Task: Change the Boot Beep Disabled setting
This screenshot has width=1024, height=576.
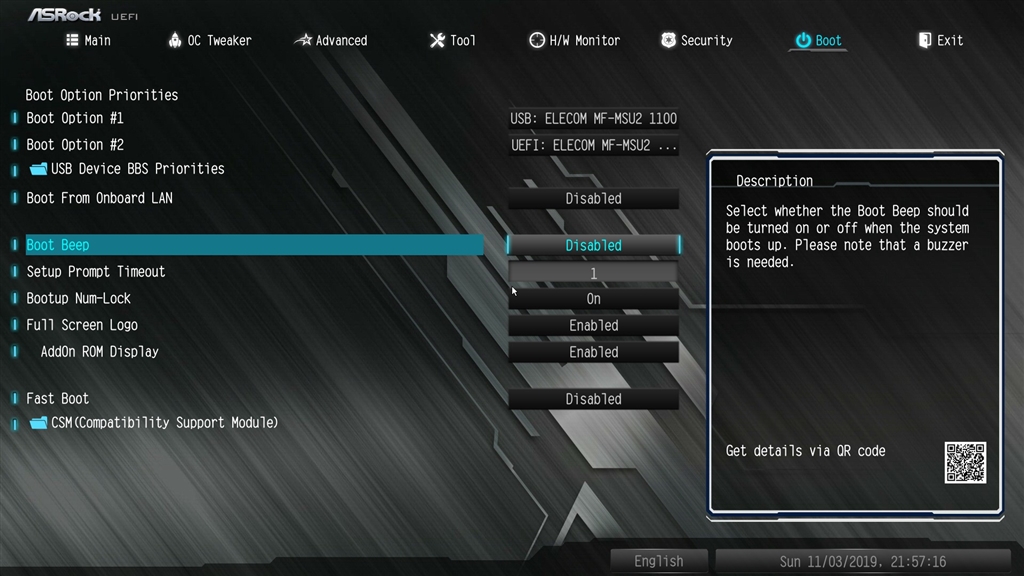Action: pyautogui.click(x=593, y=246)
